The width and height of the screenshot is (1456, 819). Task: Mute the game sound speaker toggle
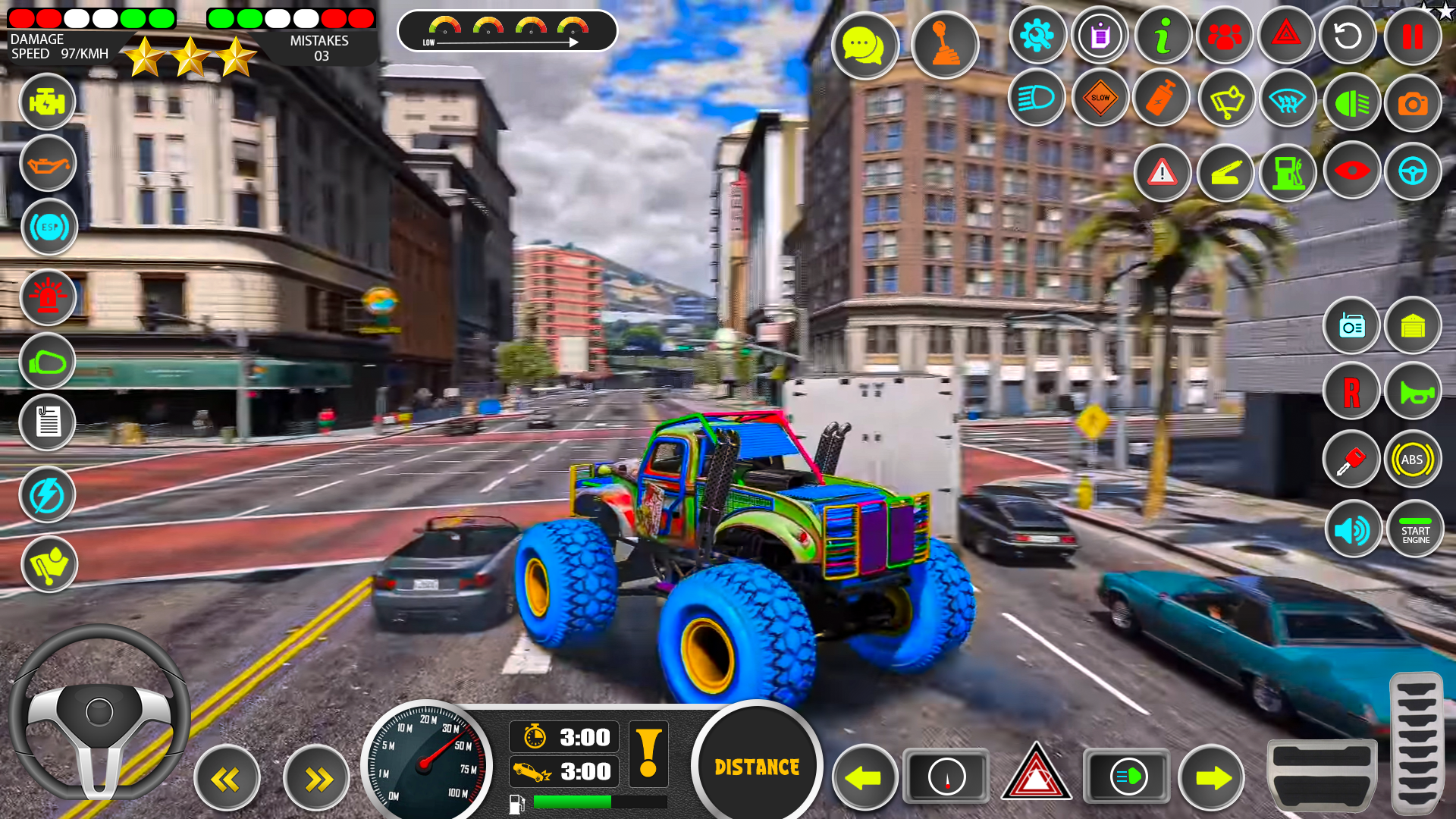tap(1353, 529)
